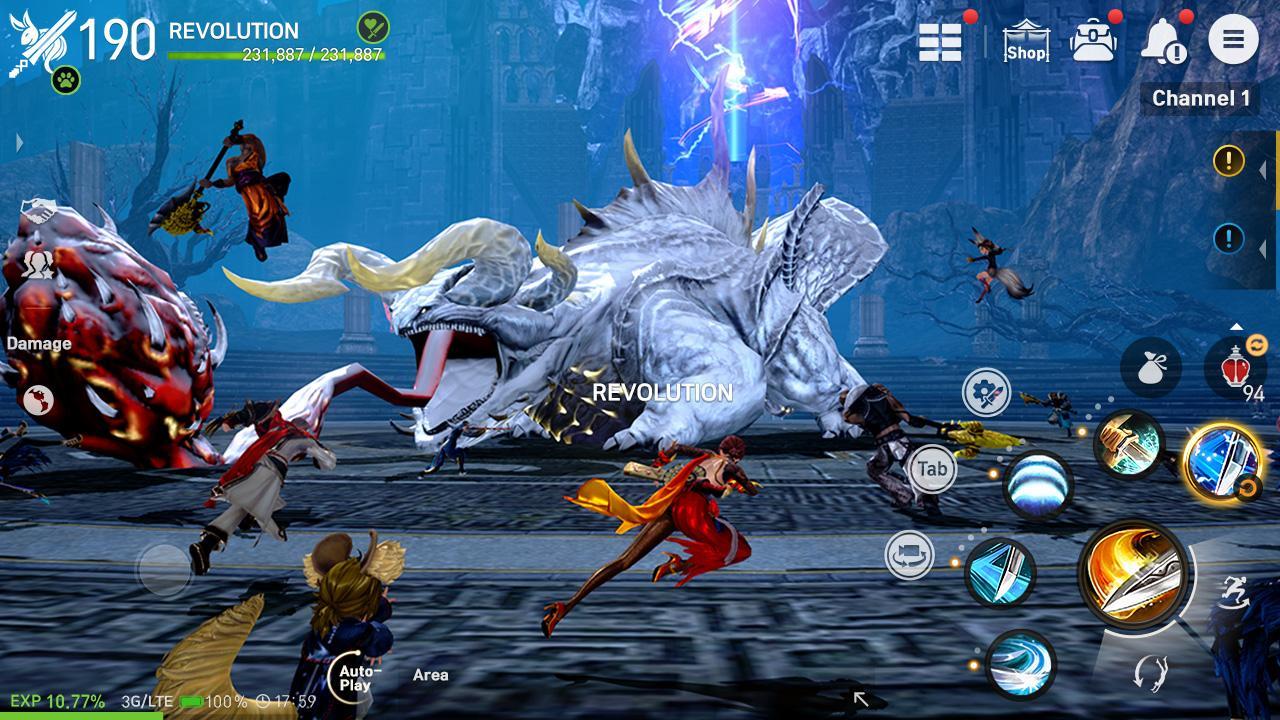Check notifications via the bell icon
Viewport: 1280px width, 720px height.
click(x=1162, y=40)
